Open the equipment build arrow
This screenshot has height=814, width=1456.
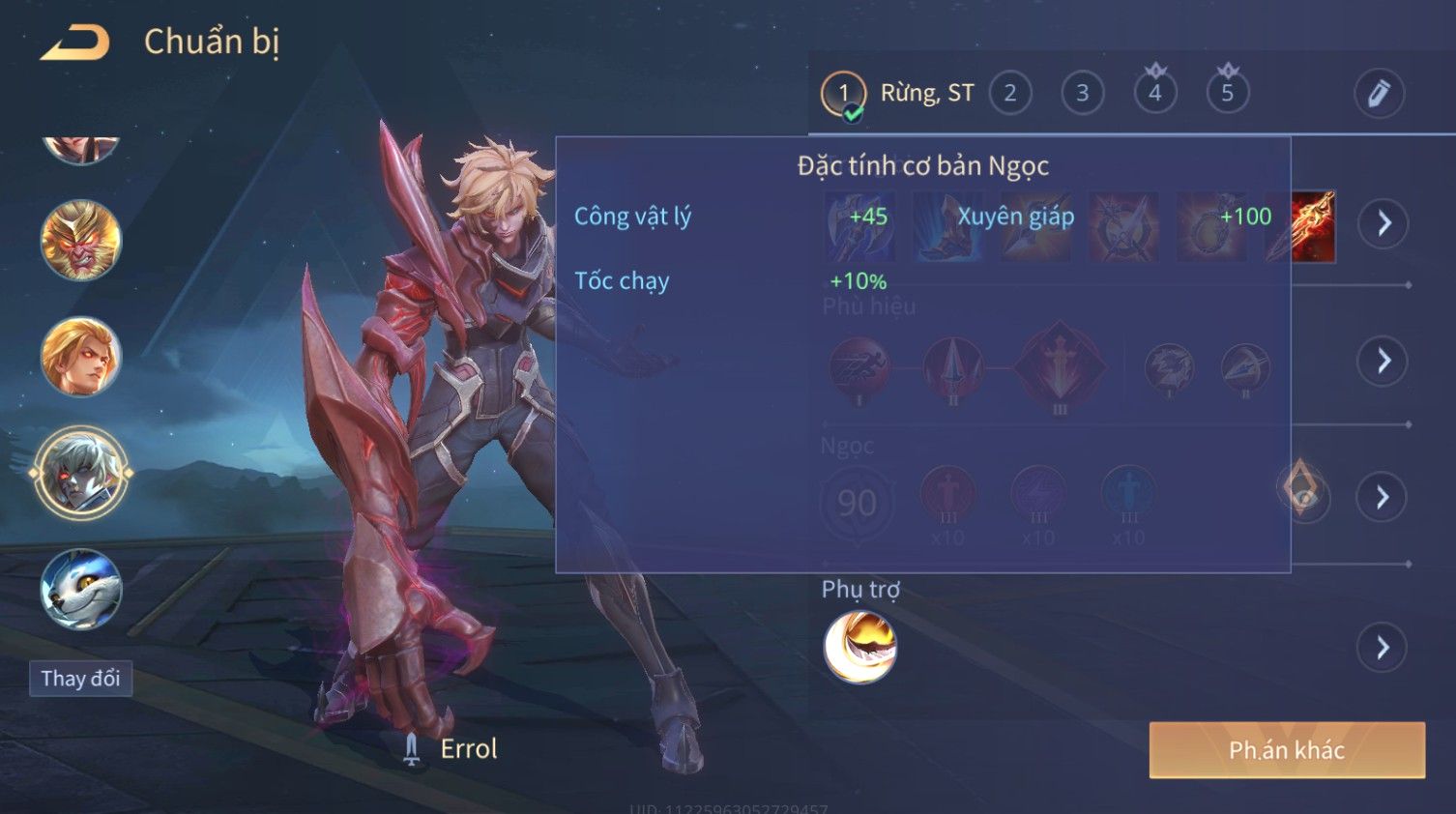pyautogui.click(x=1383, y=223)
